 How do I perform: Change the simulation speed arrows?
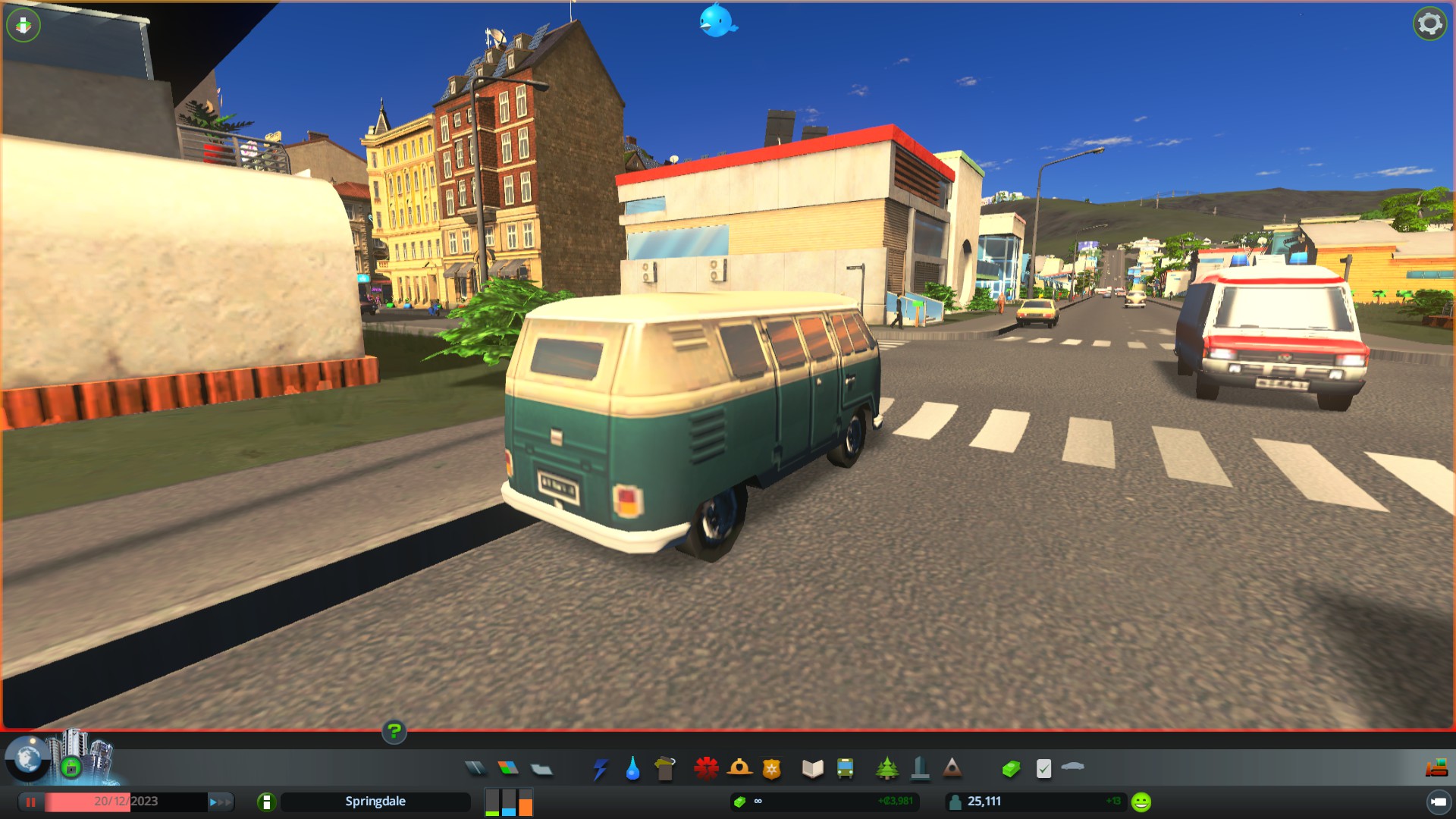pyautogui.click(x=220, y=802)
